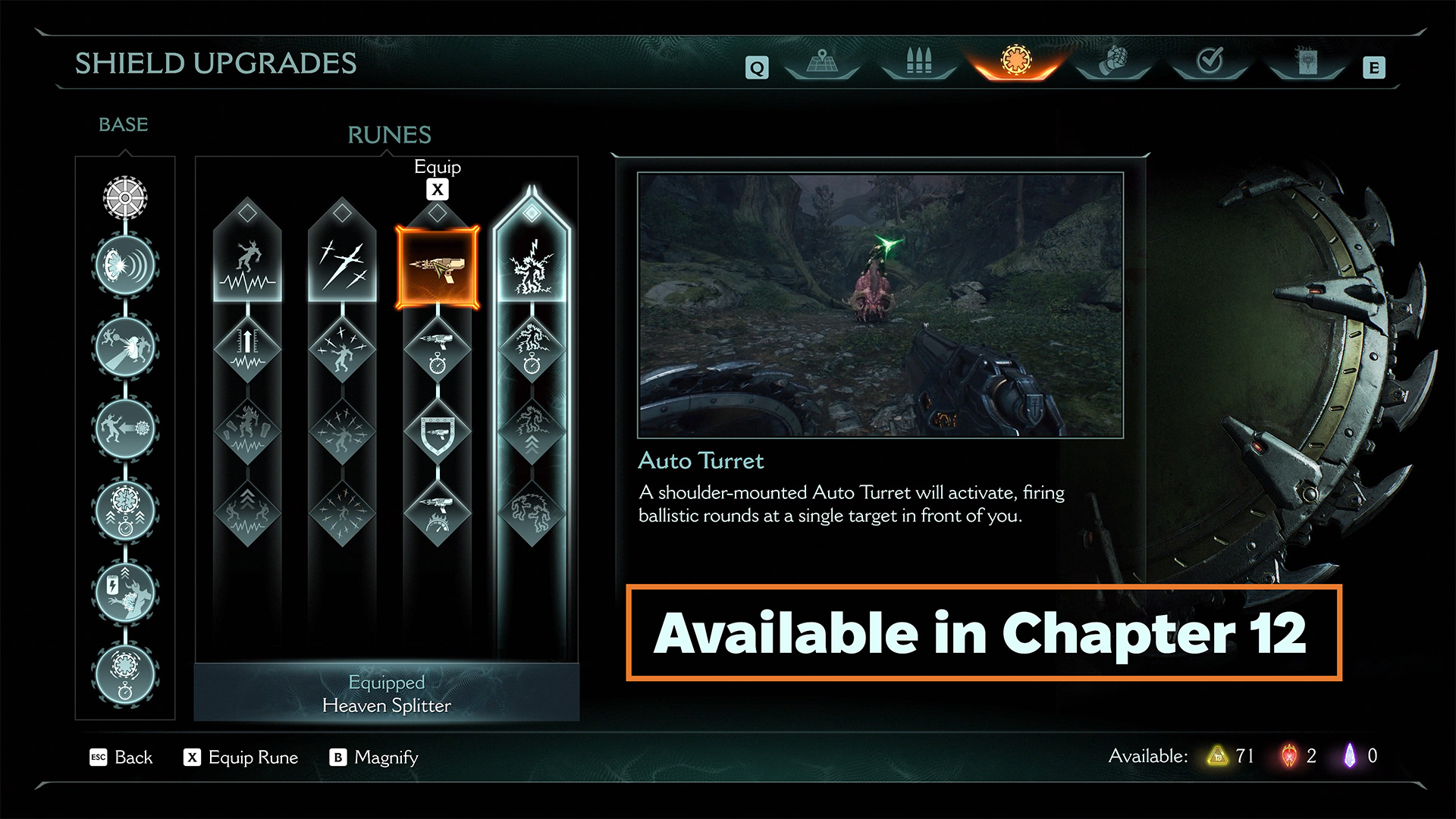This screenshot has height=819, width=1456.
Task: Select the turret with speed gauge upgrade
Action: 438,513
